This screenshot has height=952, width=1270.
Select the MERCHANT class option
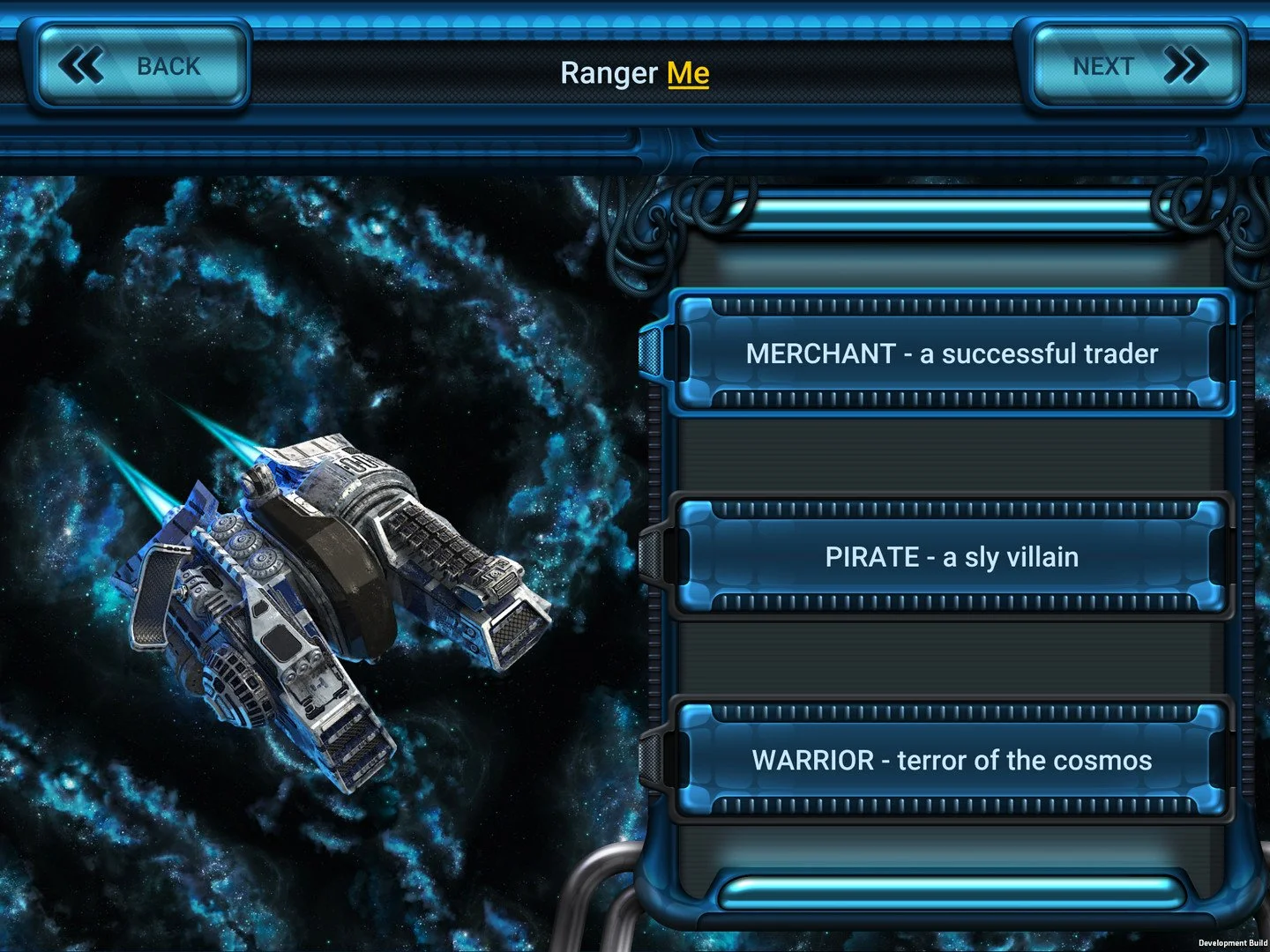[951, 353]
